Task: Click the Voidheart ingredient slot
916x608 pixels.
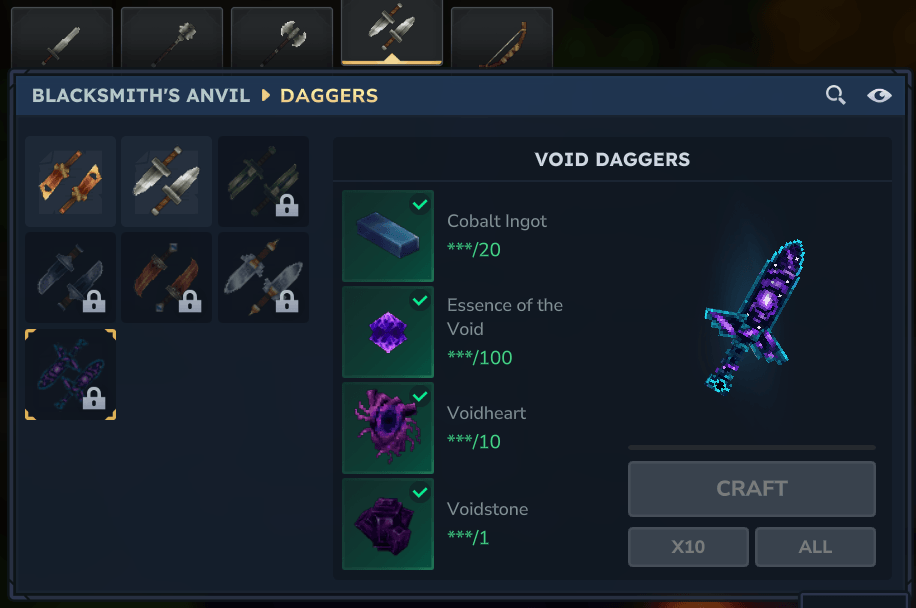Action: pos(388,428)
